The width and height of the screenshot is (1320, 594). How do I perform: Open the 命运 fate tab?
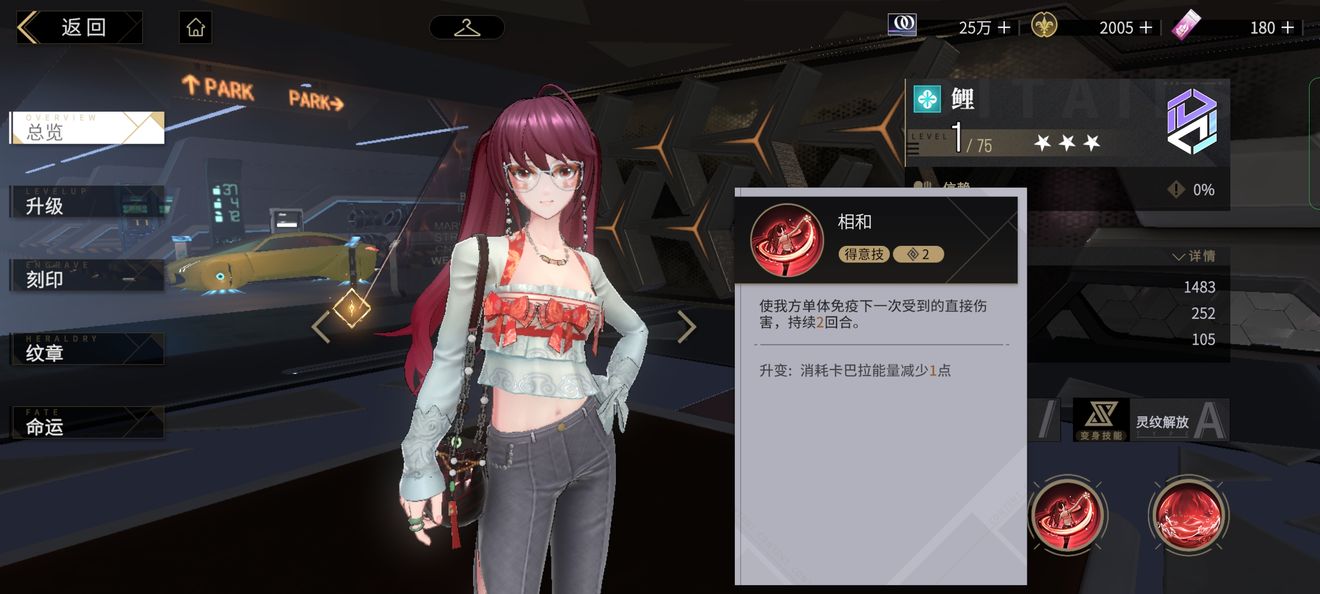tap(86, 424)
